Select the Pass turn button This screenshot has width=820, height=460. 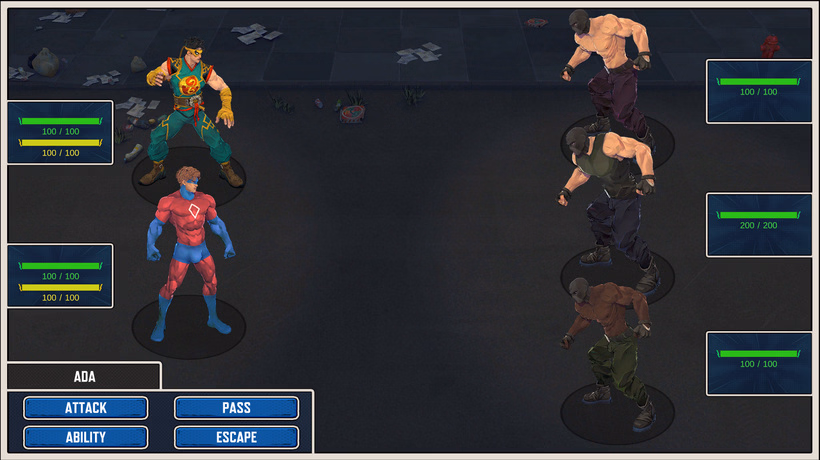(x=236, y=408)
